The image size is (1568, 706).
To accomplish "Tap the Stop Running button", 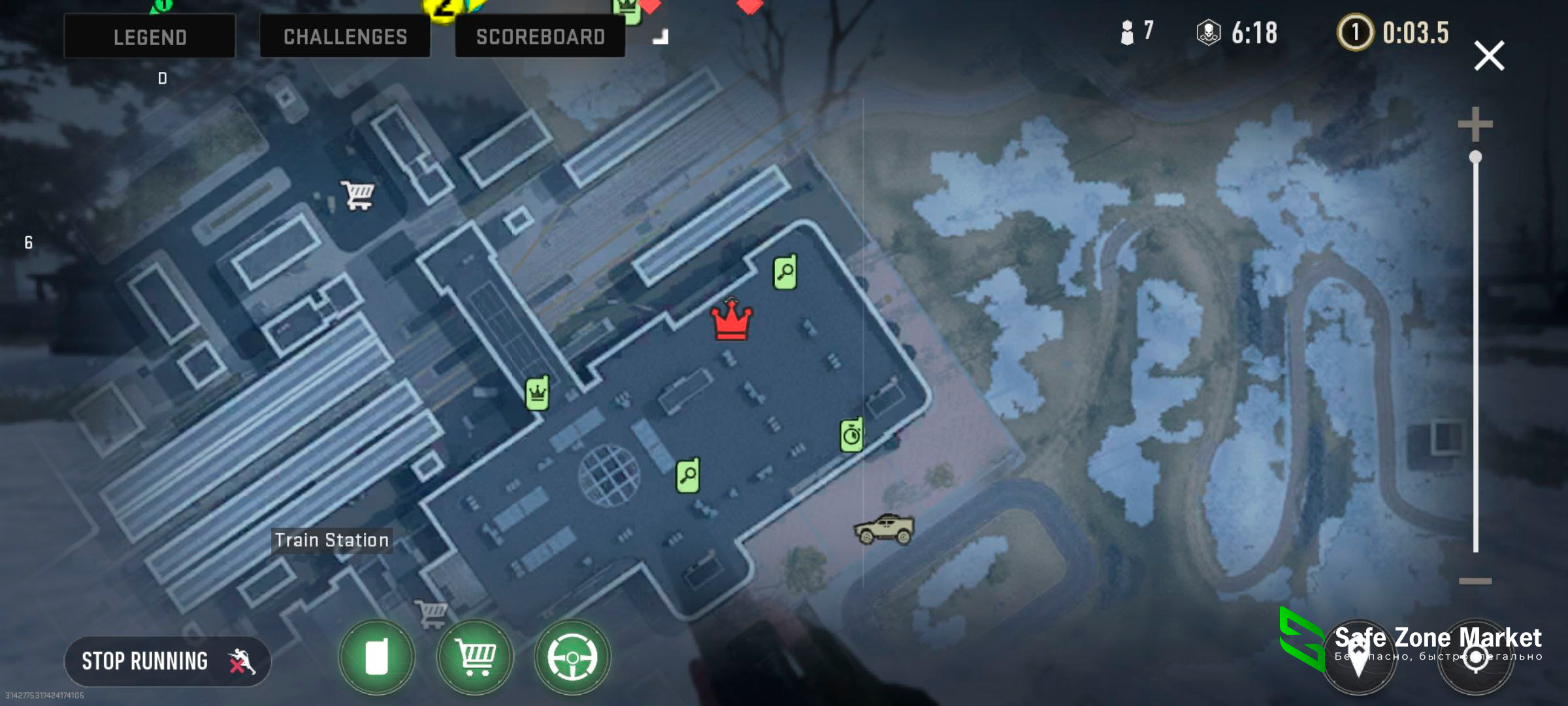I will pyautogui.click(x=167, y=661).
